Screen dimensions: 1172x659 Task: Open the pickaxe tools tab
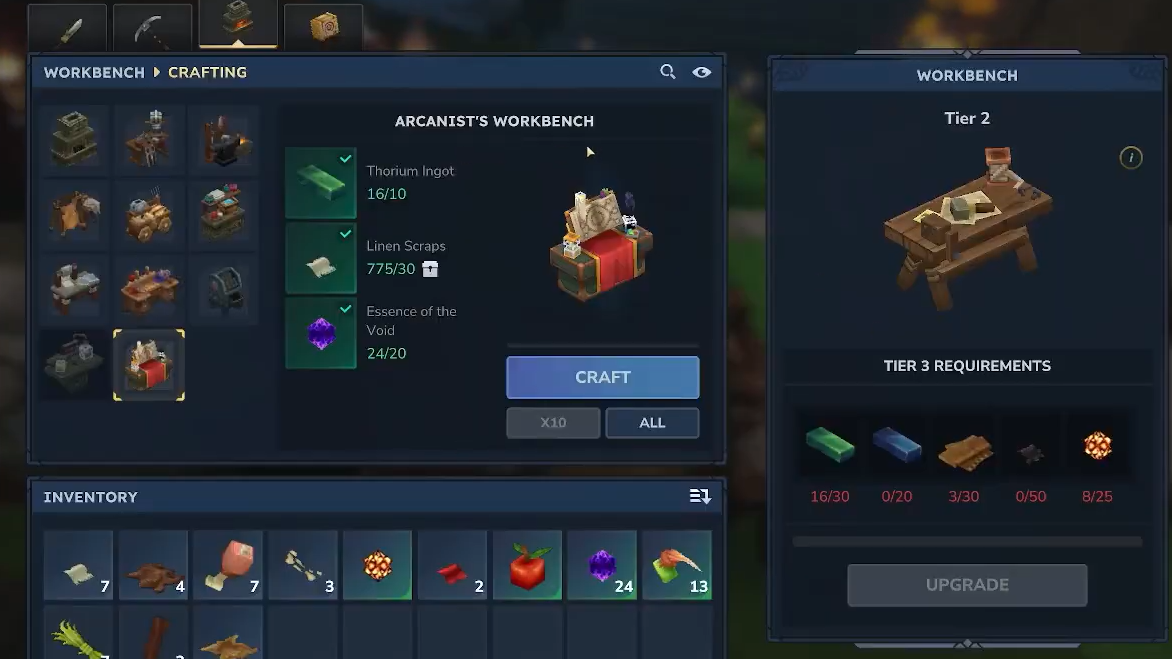(x=153, y=28)
